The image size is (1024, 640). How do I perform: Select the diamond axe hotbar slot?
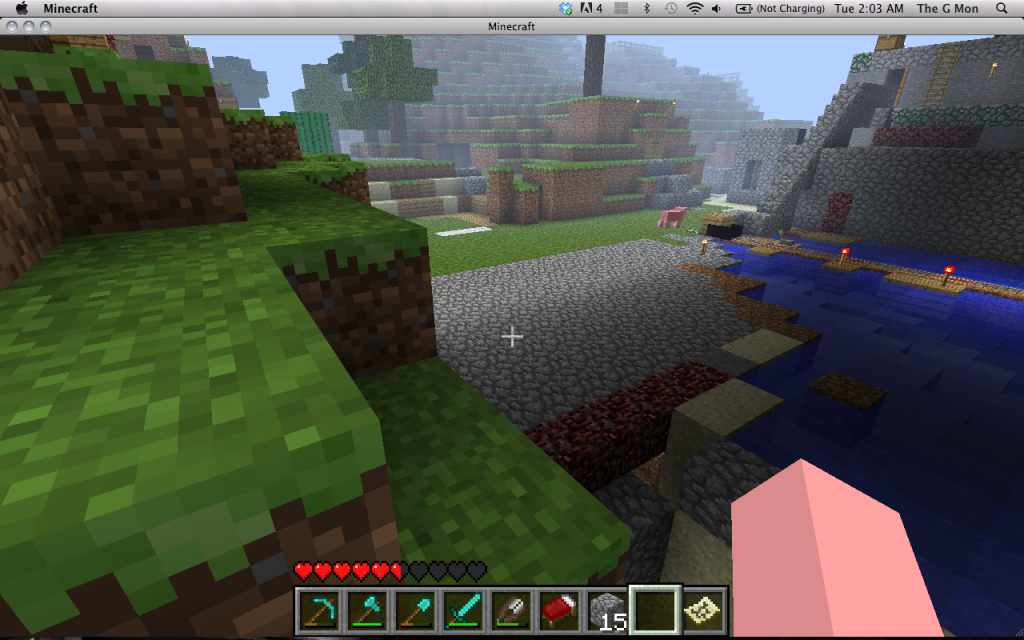coord(366,609)
